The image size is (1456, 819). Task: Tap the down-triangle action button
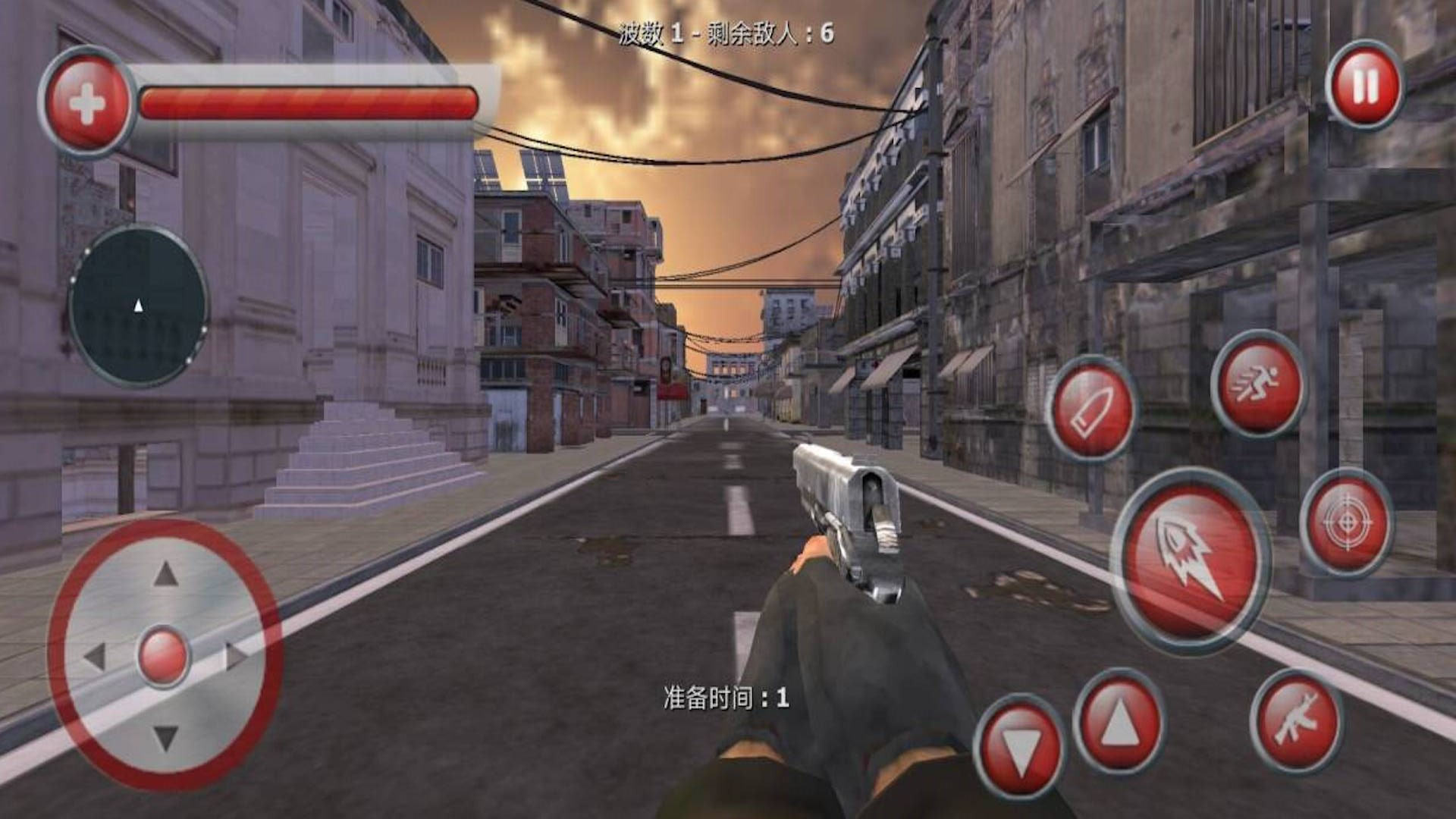click(1019, 746)
